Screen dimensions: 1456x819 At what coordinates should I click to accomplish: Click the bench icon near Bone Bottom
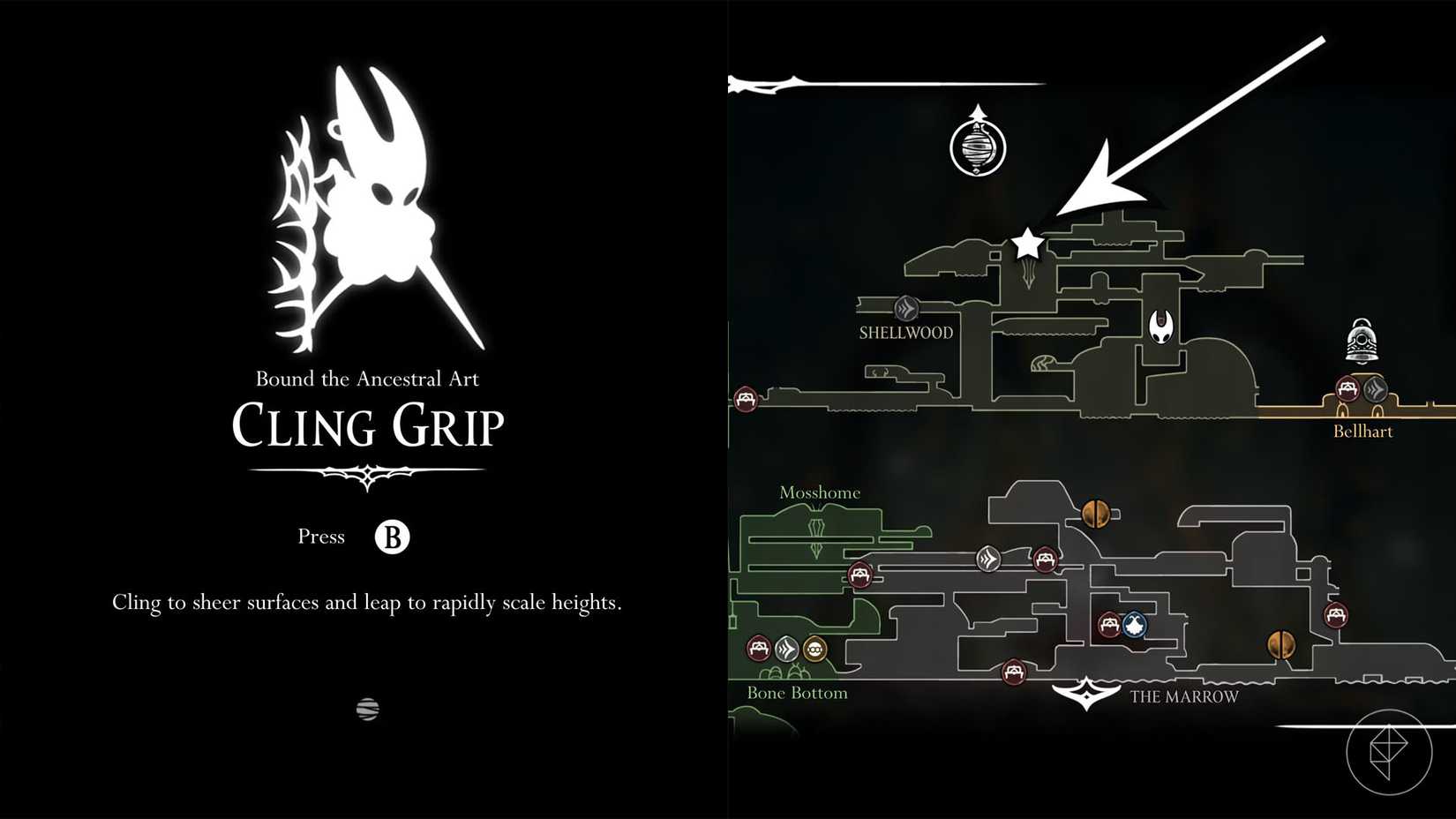pos(759,647)
